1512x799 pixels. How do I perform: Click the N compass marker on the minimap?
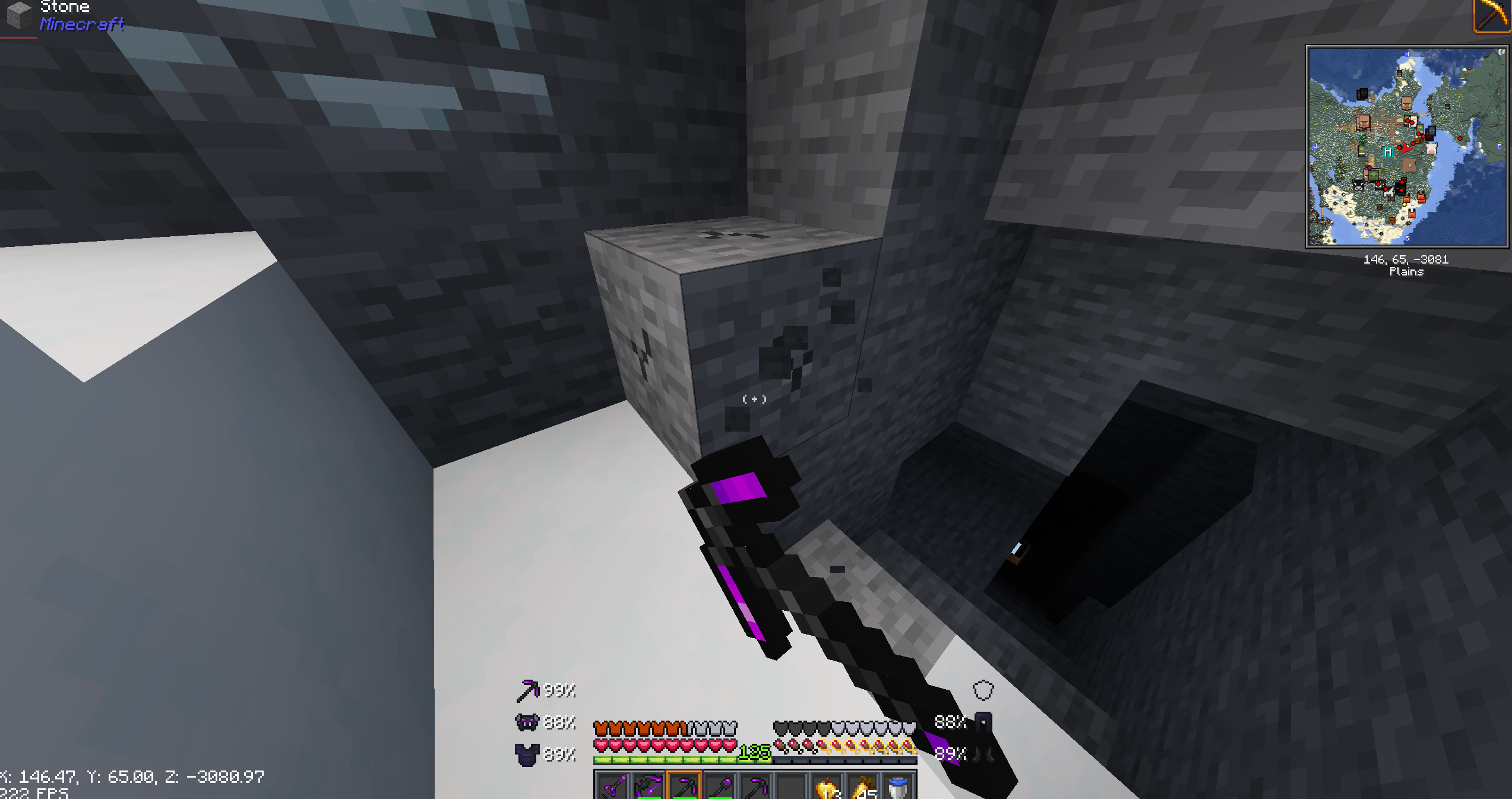(x=1407, y=54)
